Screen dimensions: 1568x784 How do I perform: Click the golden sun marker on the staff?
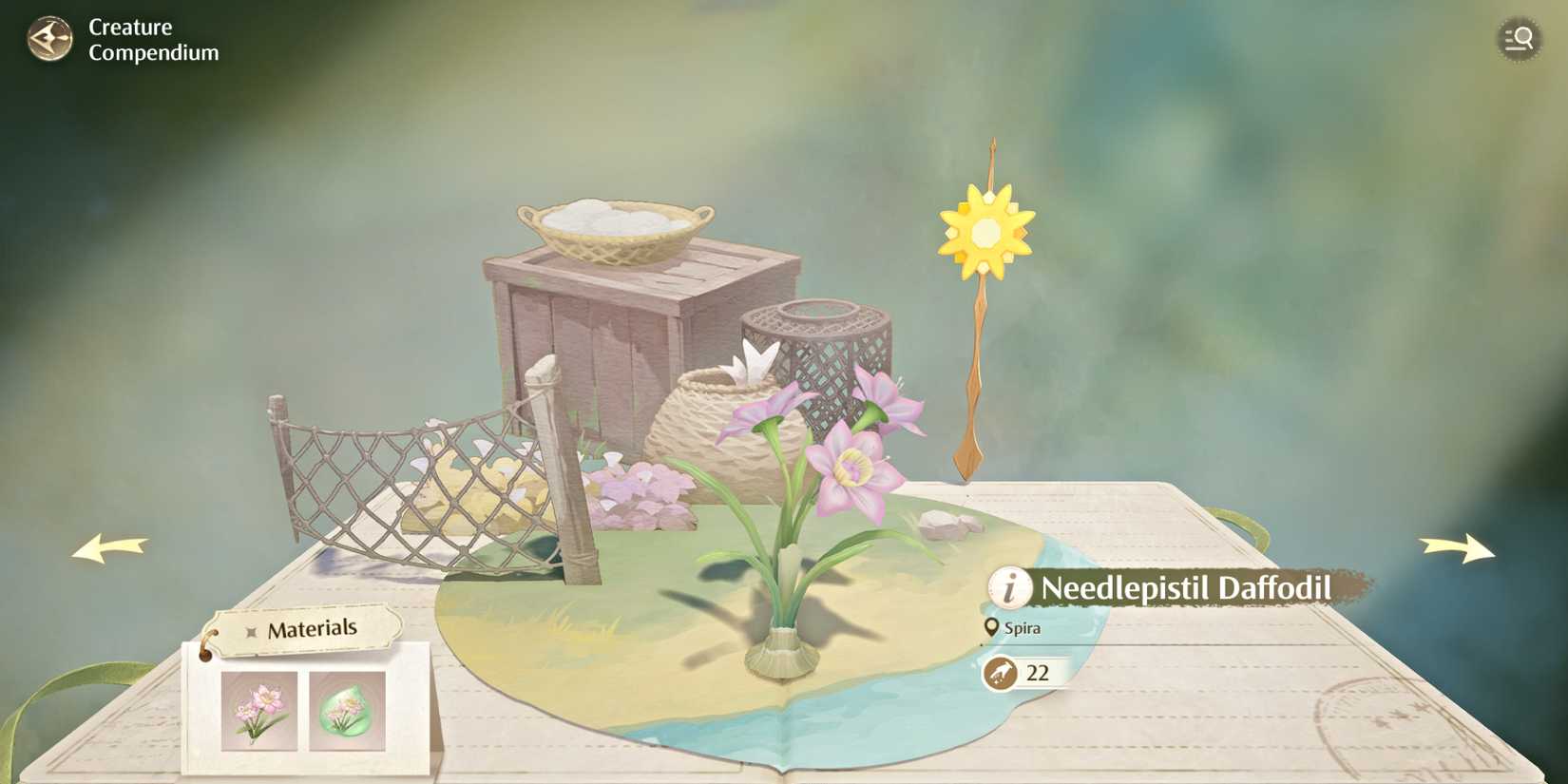[x=985, y=231]
